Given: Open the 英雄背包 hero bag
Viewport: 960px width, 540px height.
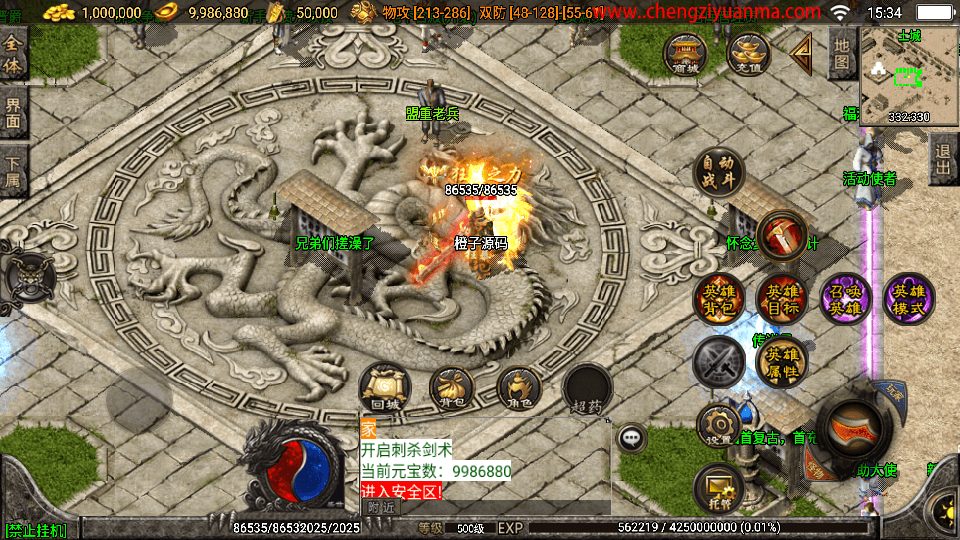Looking at the screenshot, I should coord(719,299).
